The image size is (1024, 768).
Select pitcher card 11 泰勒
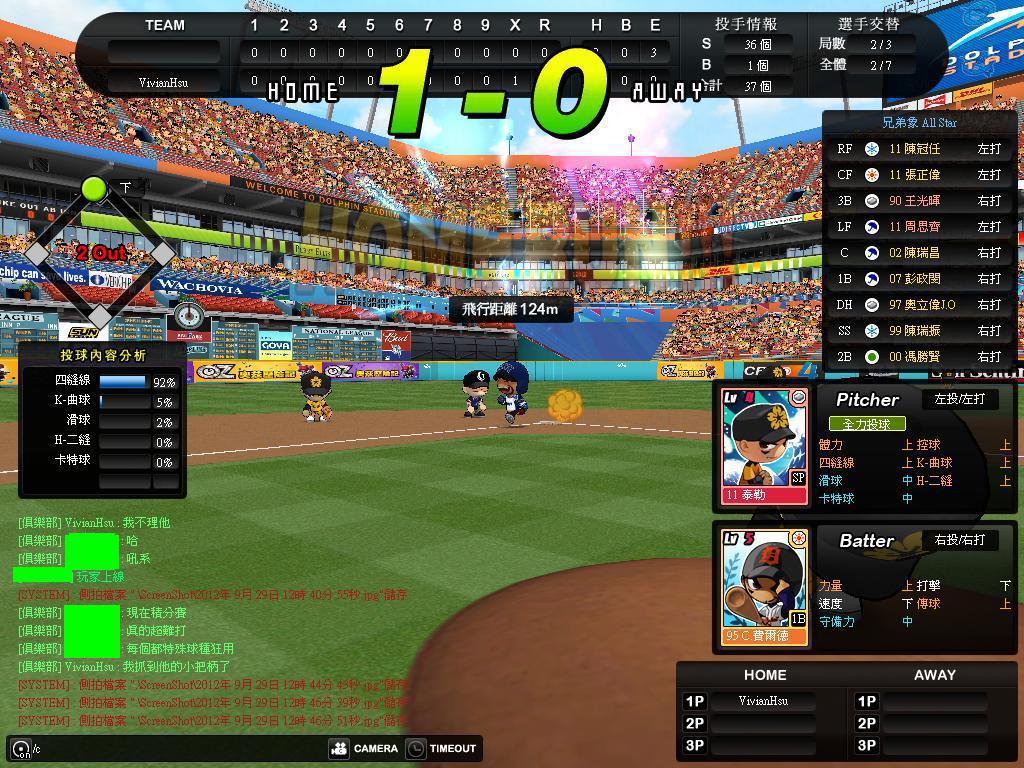coord(765,445)
